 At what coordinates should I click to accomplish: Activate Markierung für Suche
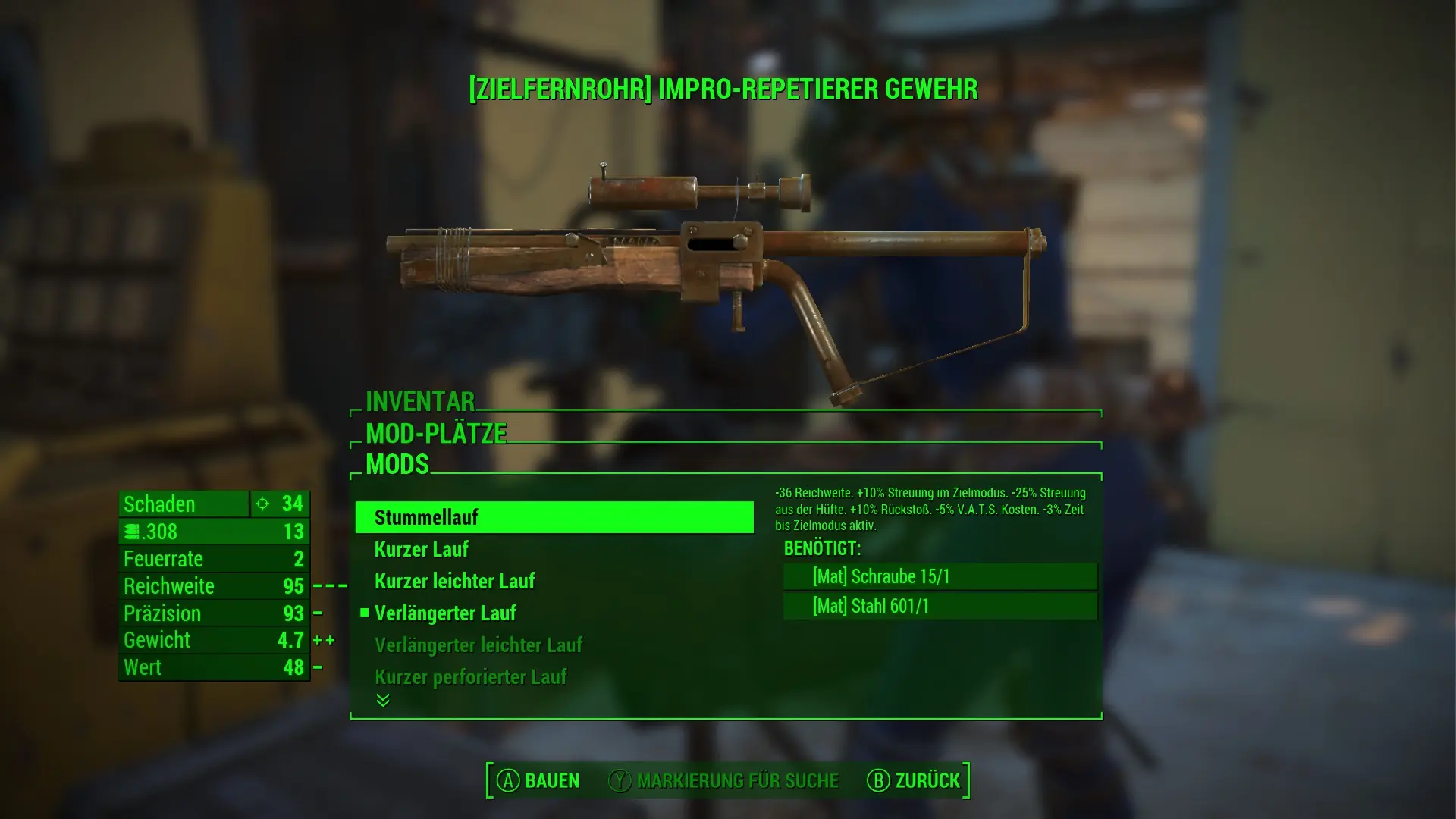pos(724,780)
